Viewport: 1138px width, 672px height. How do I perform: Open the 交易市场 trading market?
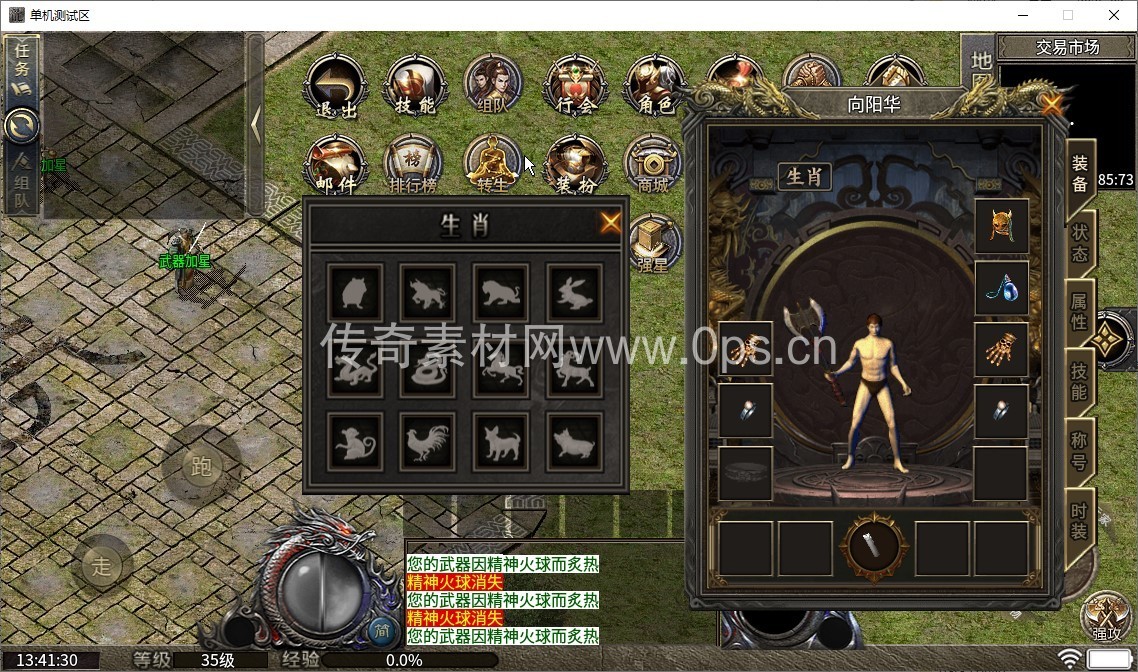tap(1067, 47)
